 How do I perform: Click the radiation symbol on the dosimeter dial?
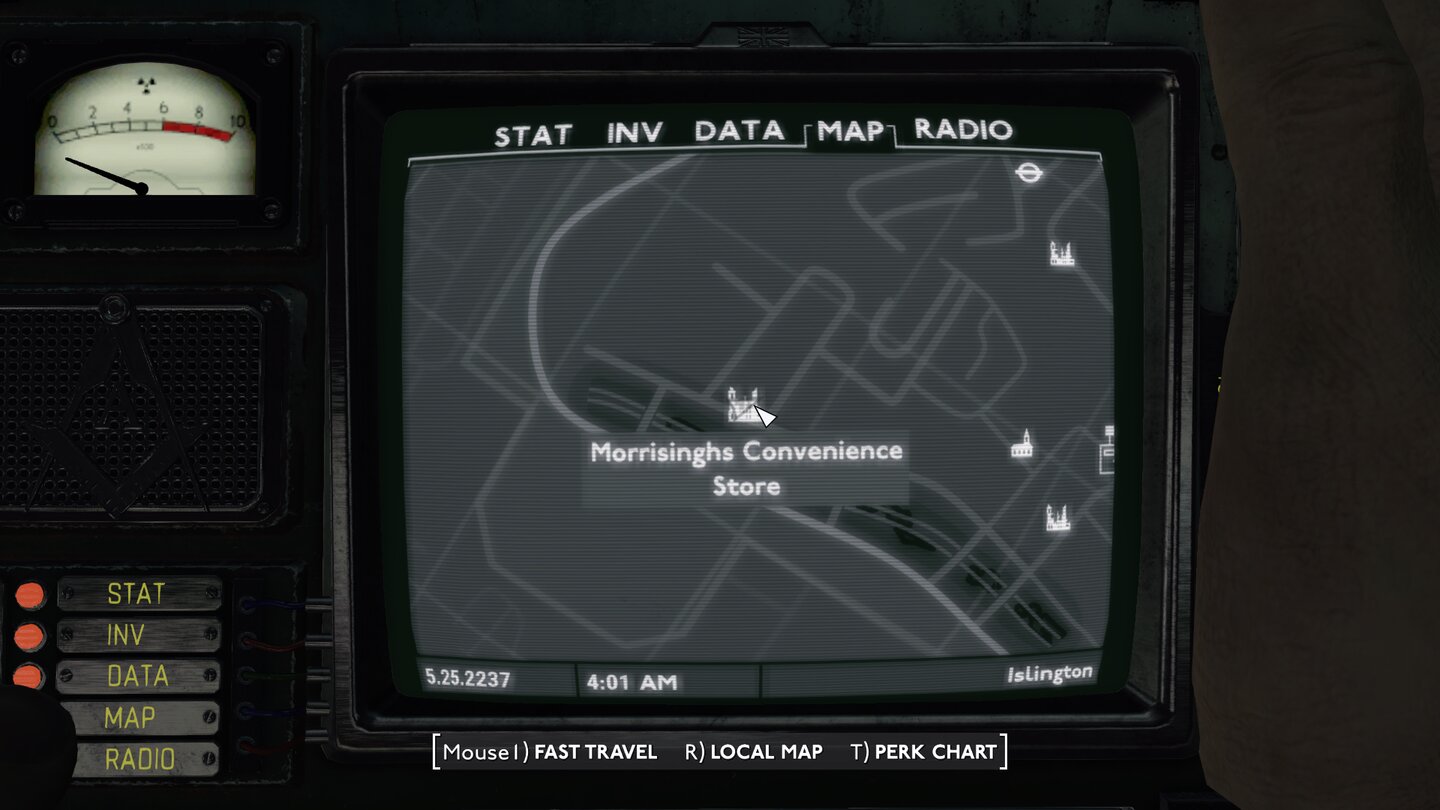point(146,87)
